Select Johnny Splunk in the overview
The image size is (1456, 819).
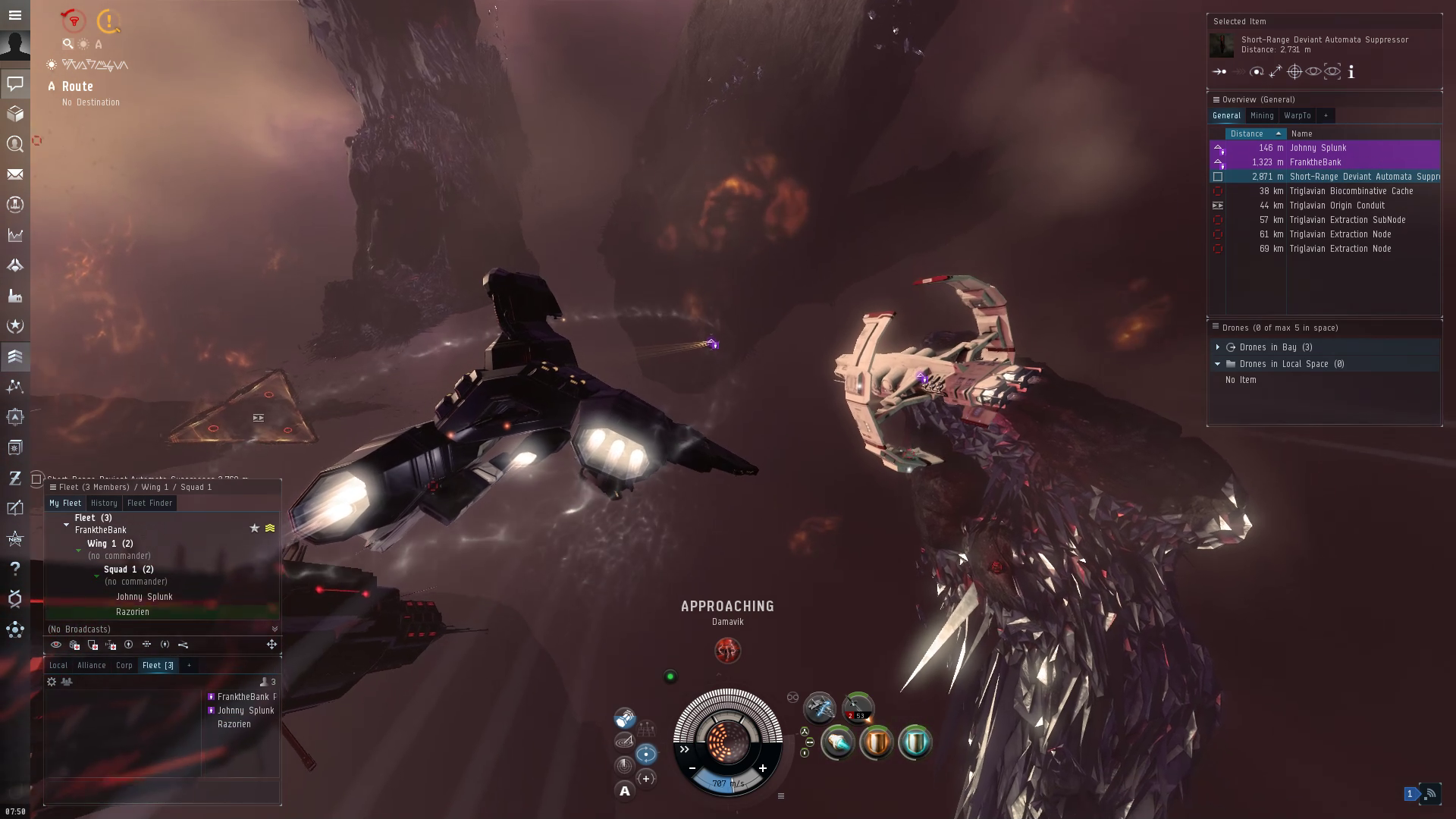click(x=1318, y=148)
